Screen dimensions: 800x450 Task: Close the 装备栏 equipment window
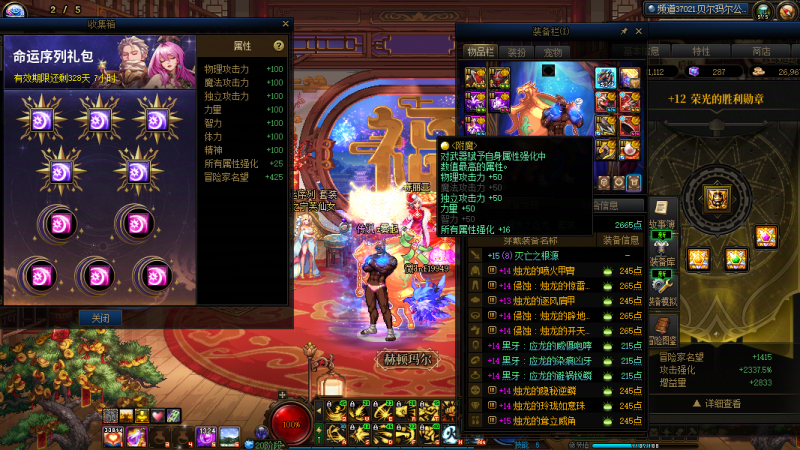(x=638, y=32)
